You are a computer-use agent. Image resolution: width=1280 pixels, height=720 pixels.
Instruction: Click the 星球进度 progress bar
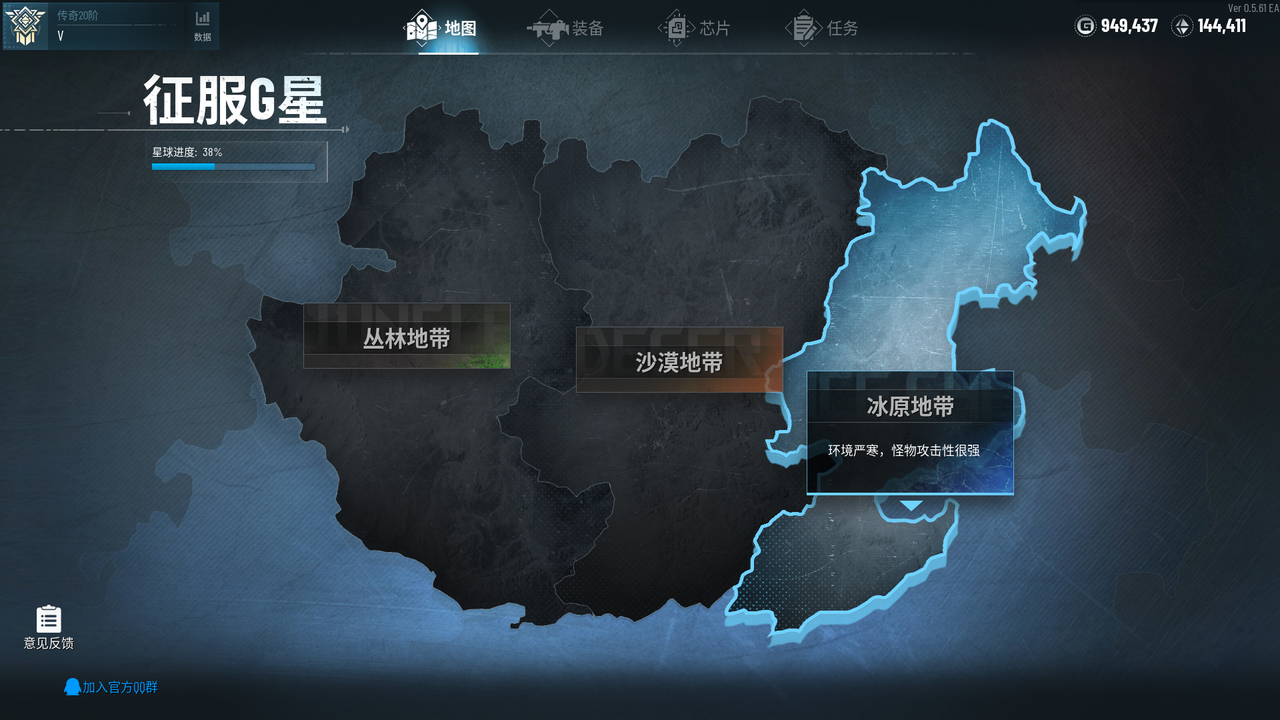233,167
